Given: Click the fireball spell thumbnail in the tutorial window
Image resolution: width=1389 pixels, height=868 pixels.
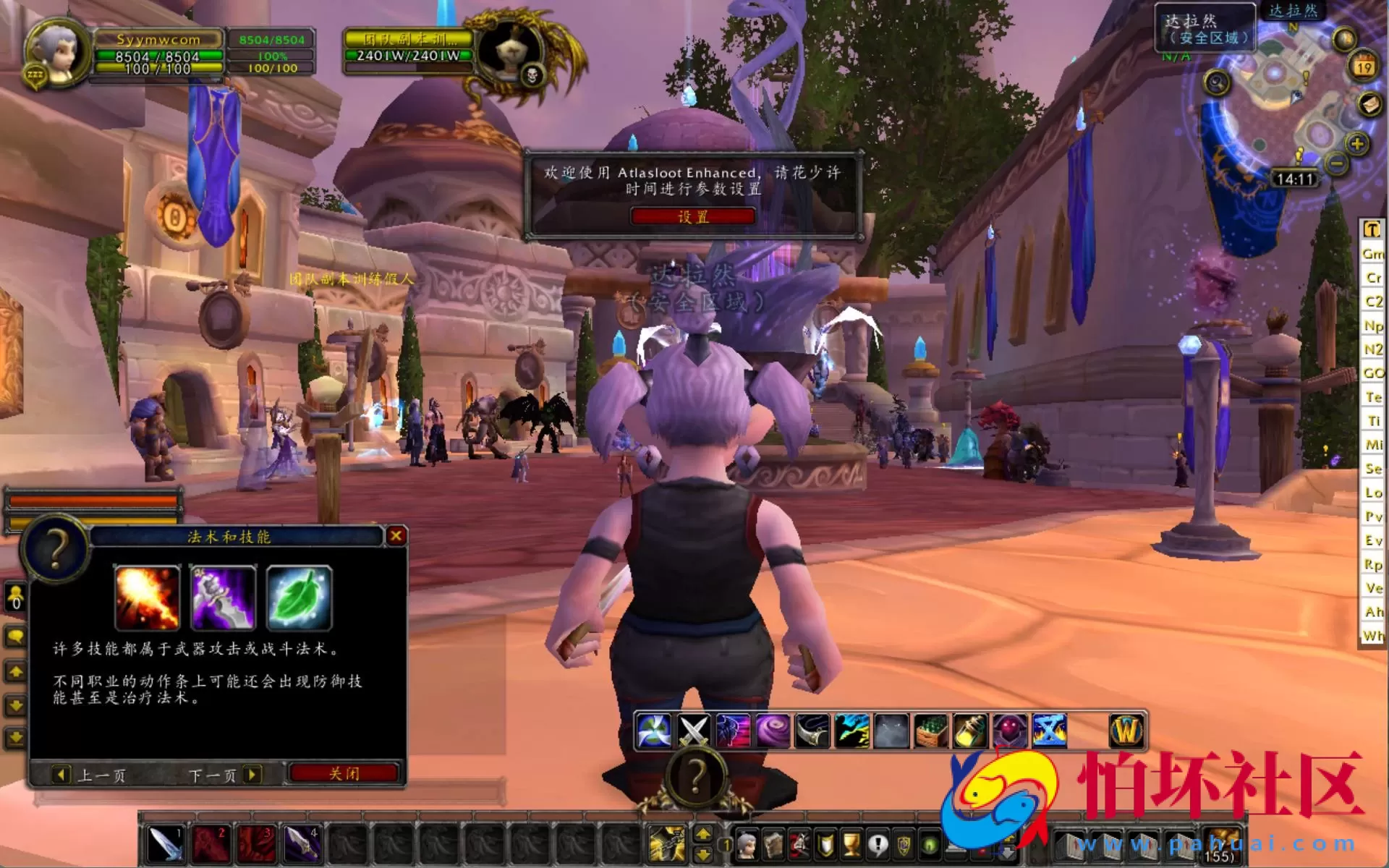Looking at the screenshot, I should point(147,598).
